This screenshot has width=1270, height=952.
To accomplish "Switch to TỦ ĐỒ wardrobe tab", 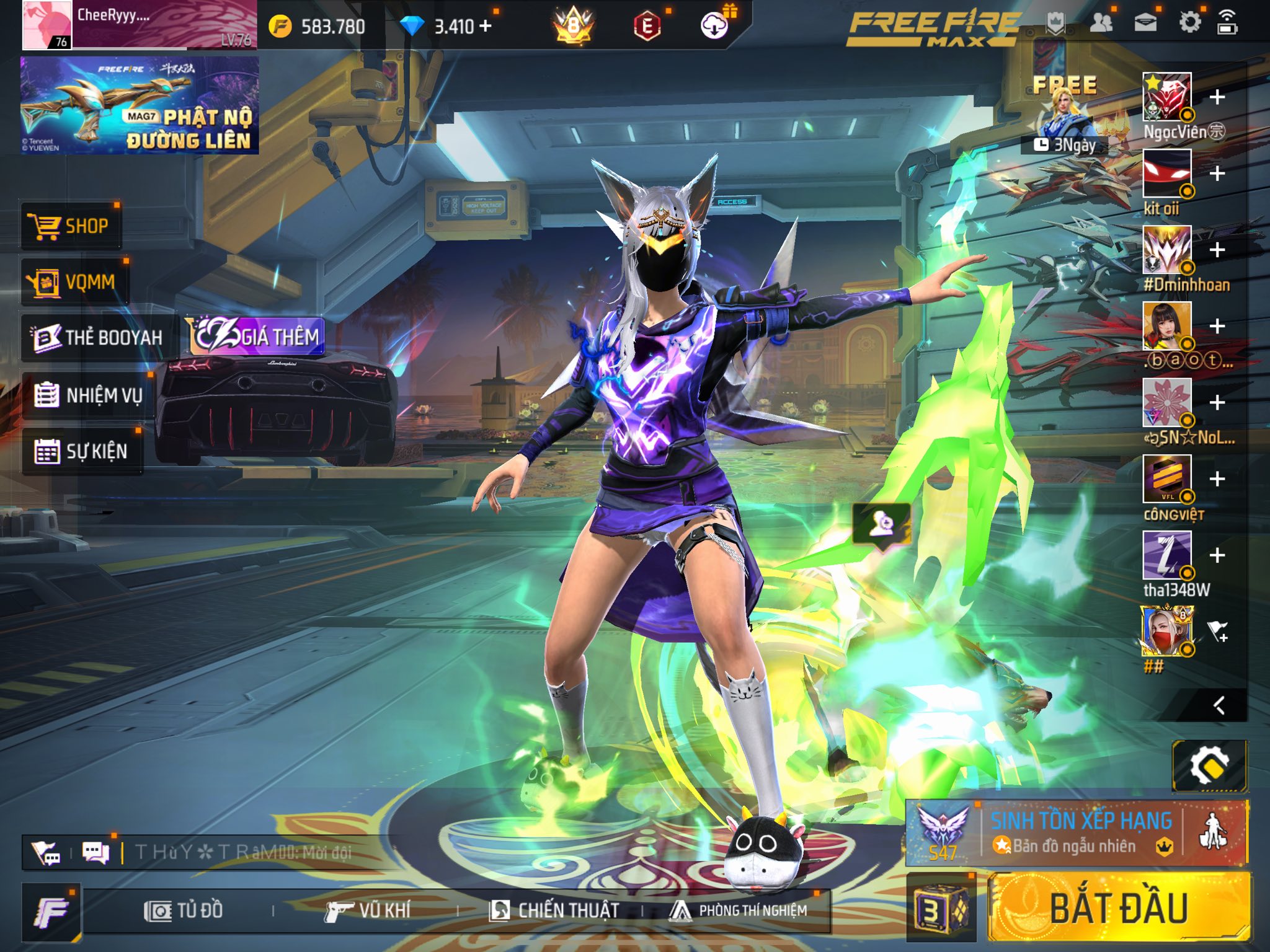I will coord(184,910).
